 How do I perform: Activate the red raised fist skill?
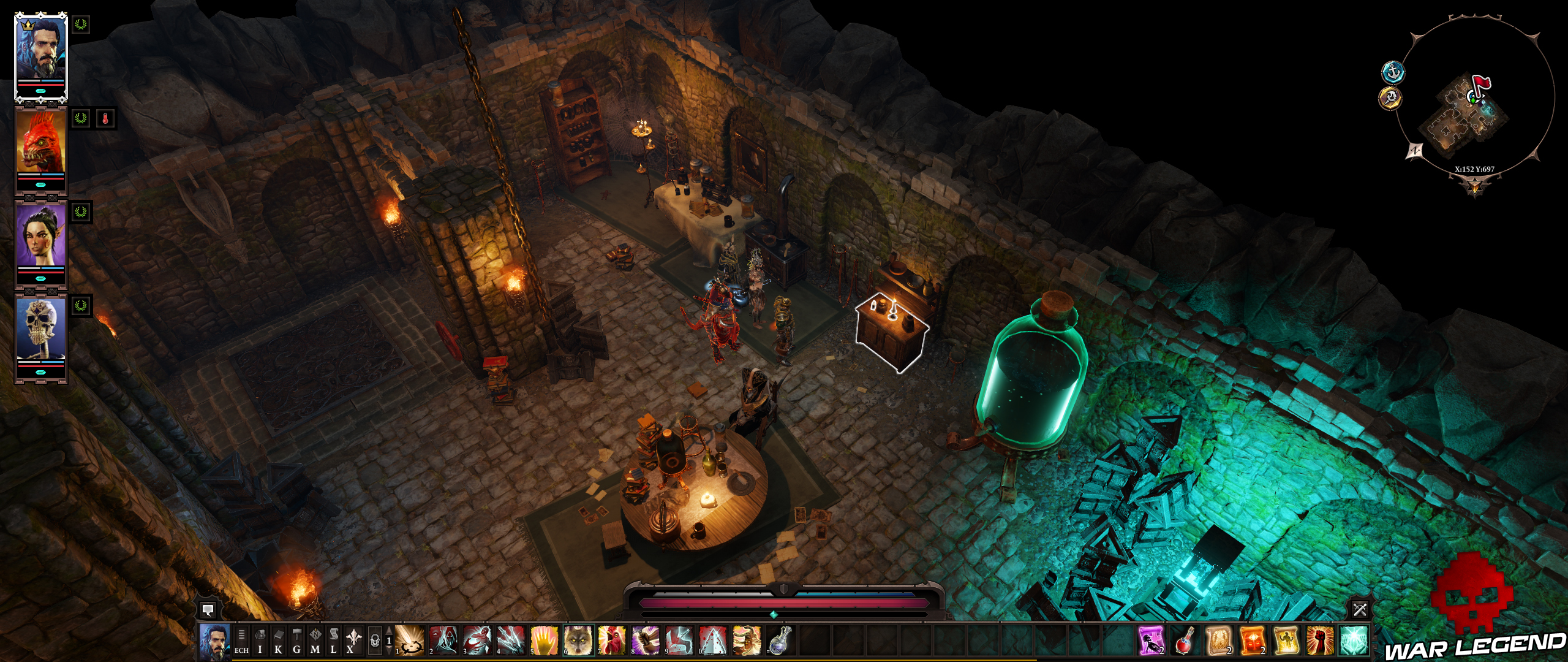click(x=1319, y=641)
